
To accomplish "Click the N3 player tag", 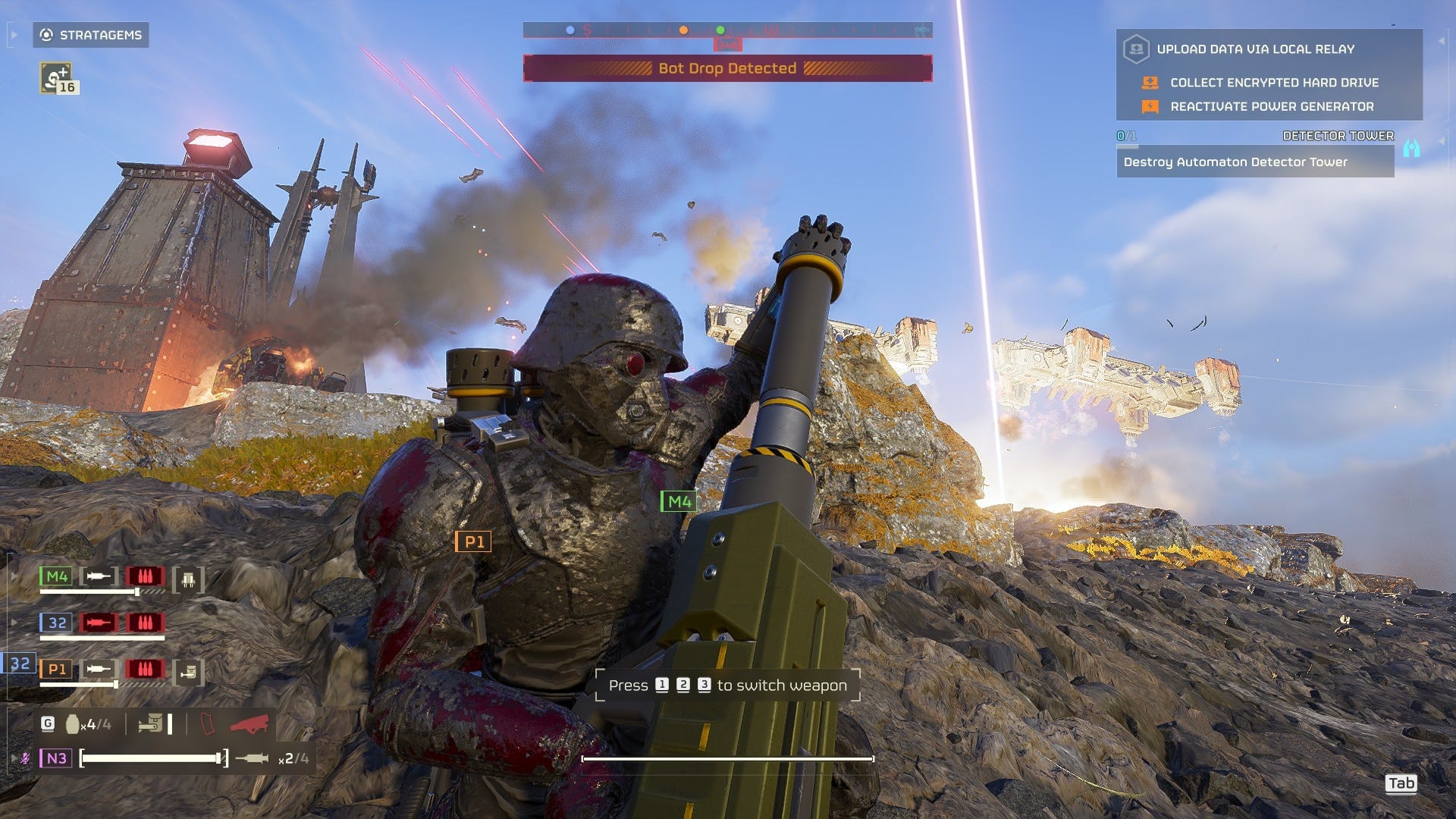I will click(56, 758).
